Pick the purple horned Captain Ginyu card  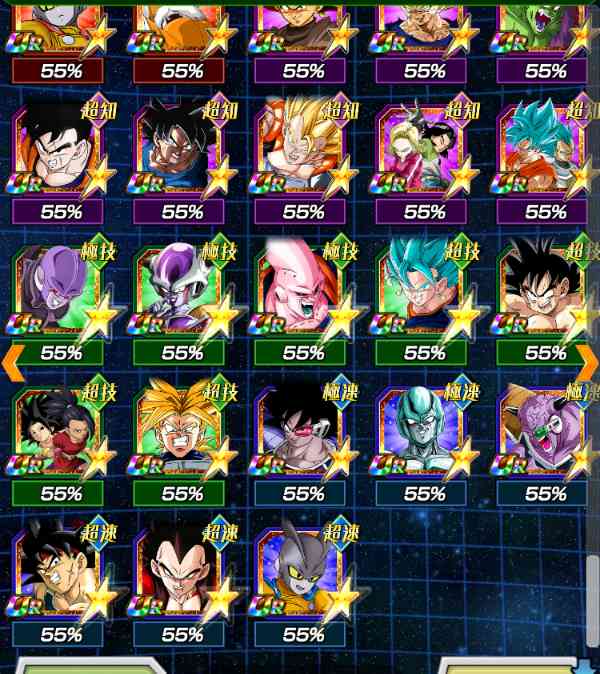click(545, 433)
